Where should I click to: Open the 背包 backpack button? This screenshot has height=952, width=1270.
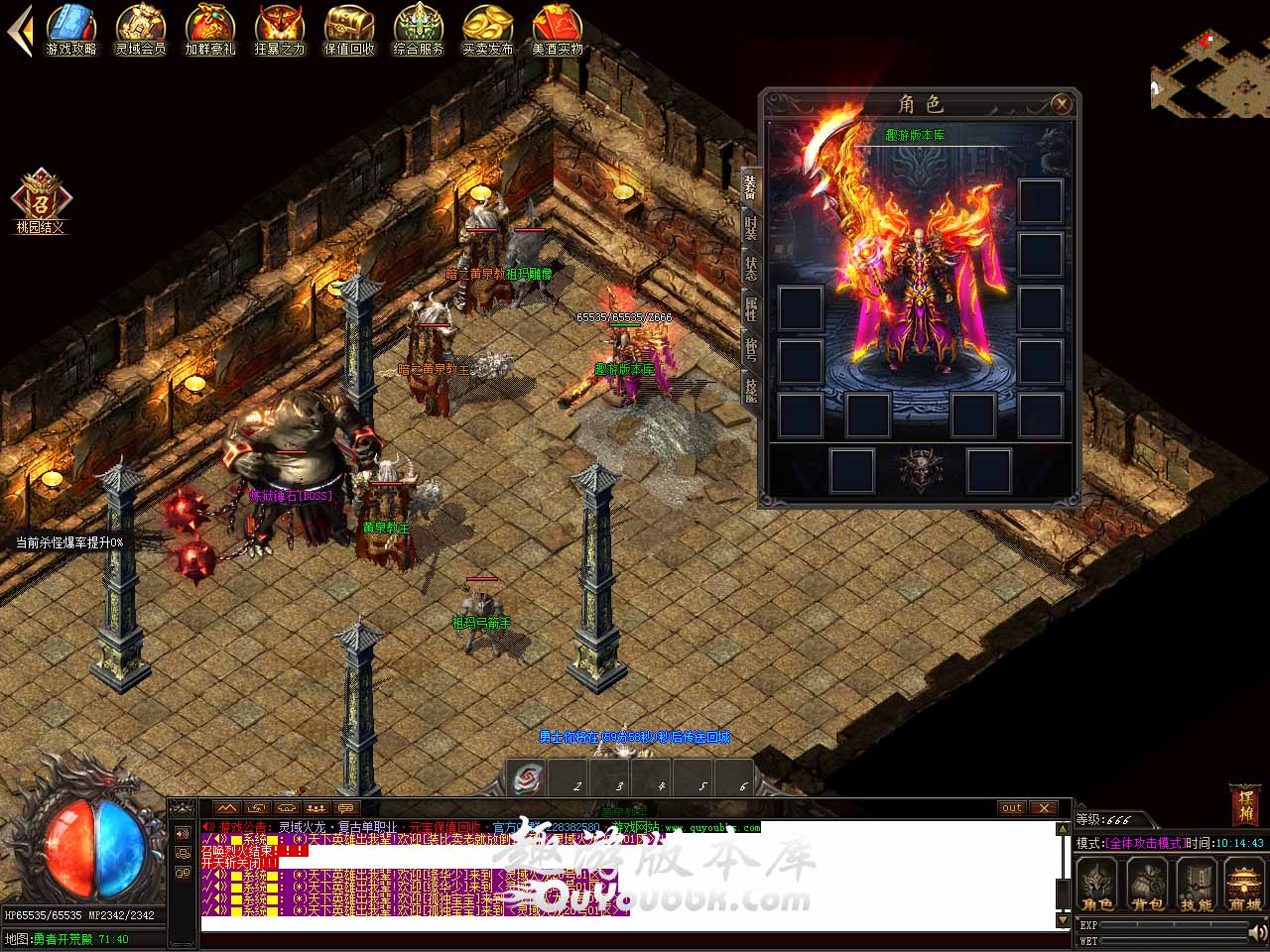pos(1148,884)
